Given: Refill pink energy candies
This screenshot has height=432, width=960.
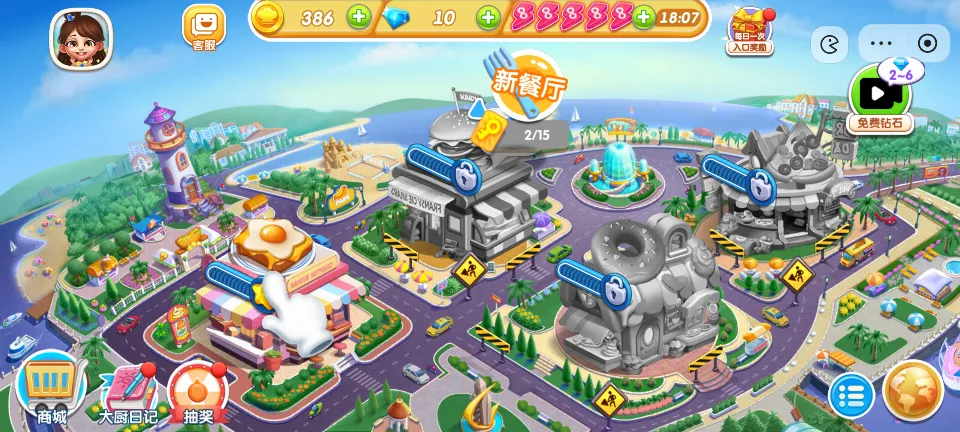Looking at the screenshot, I should pos(644,17).
